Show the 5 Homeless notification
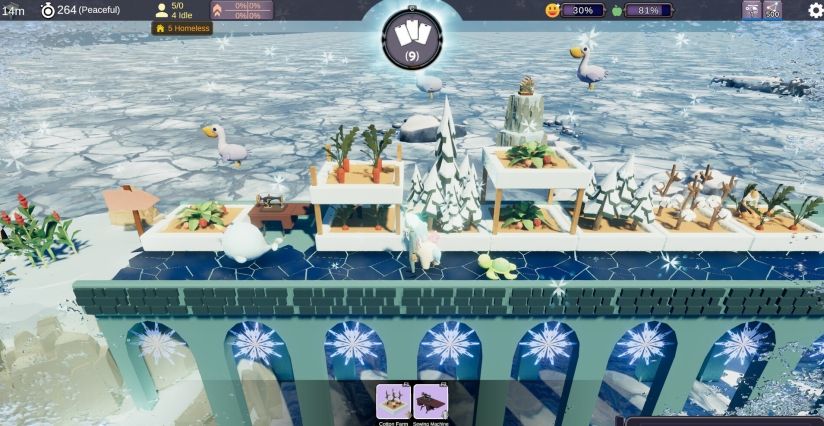The image size is (824, 426). click(182, 28)
